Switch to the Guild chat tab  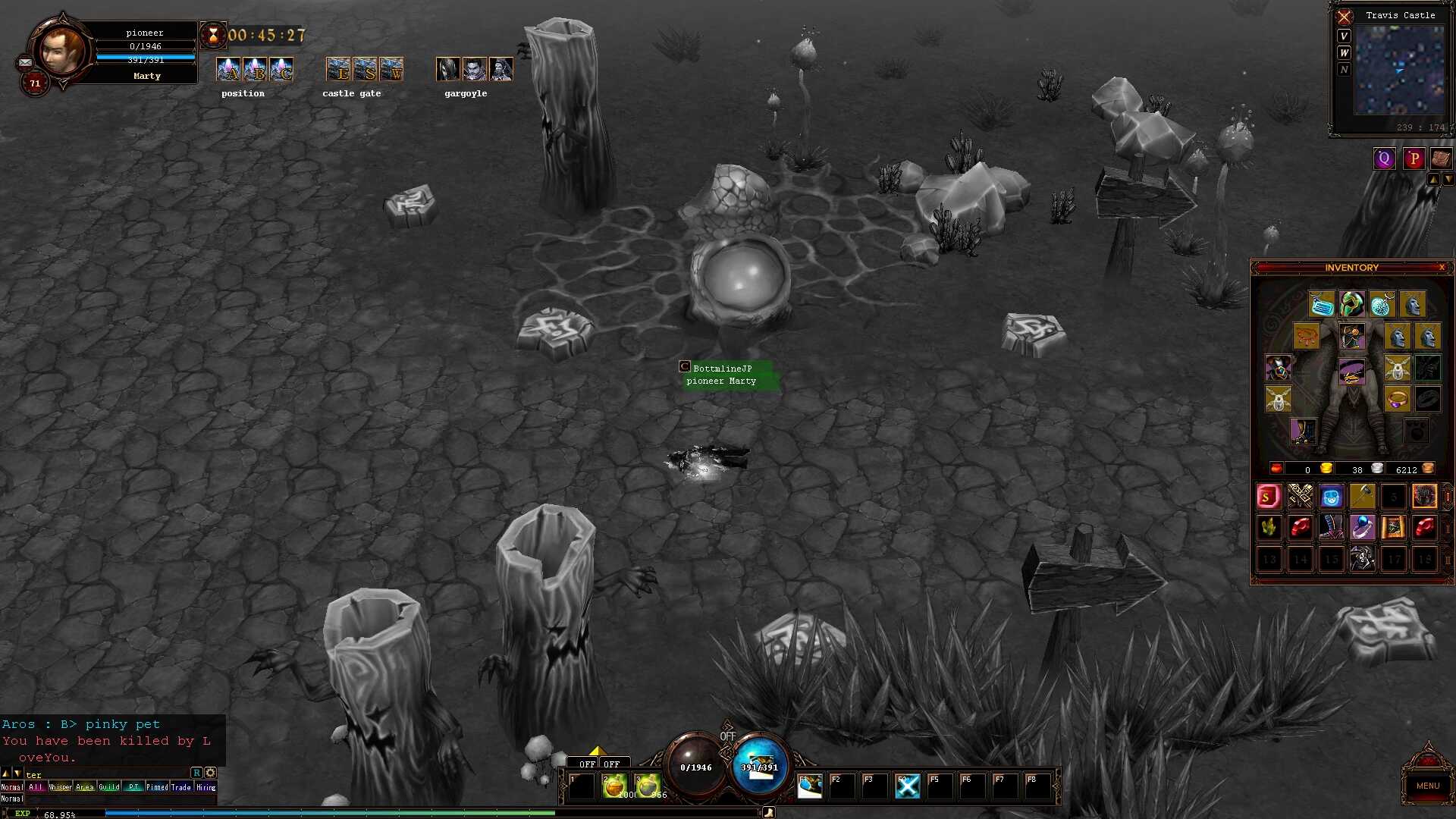click(109, 787)
